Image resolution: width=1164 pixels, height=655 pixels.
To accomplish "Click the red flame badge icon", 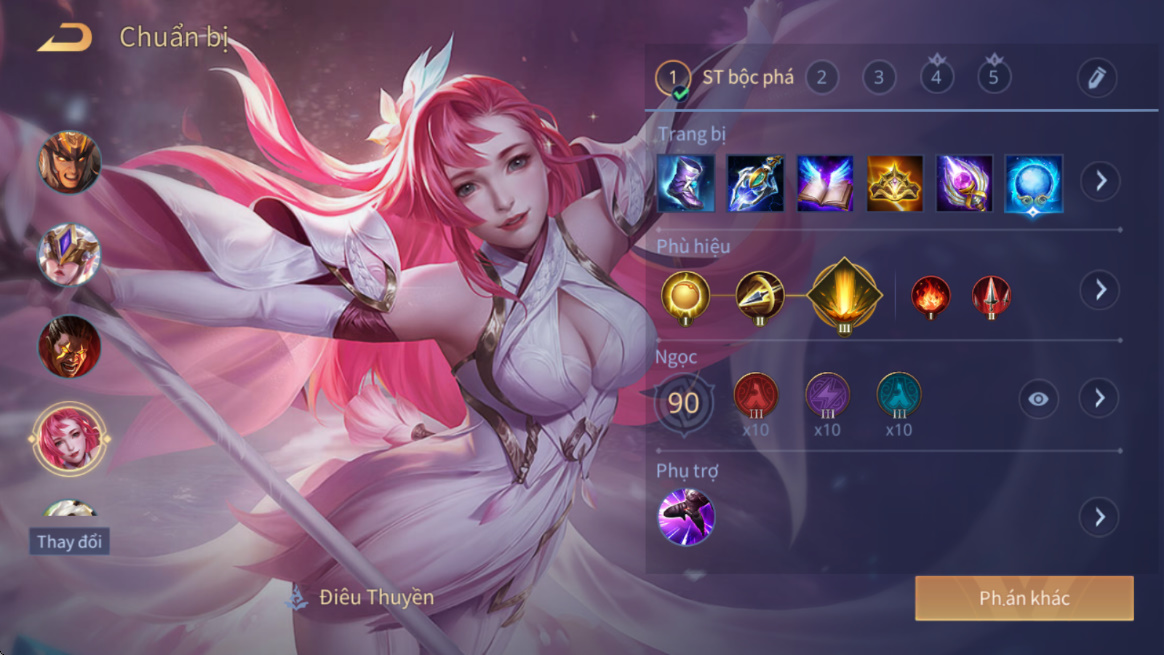I will pos(930,296).
